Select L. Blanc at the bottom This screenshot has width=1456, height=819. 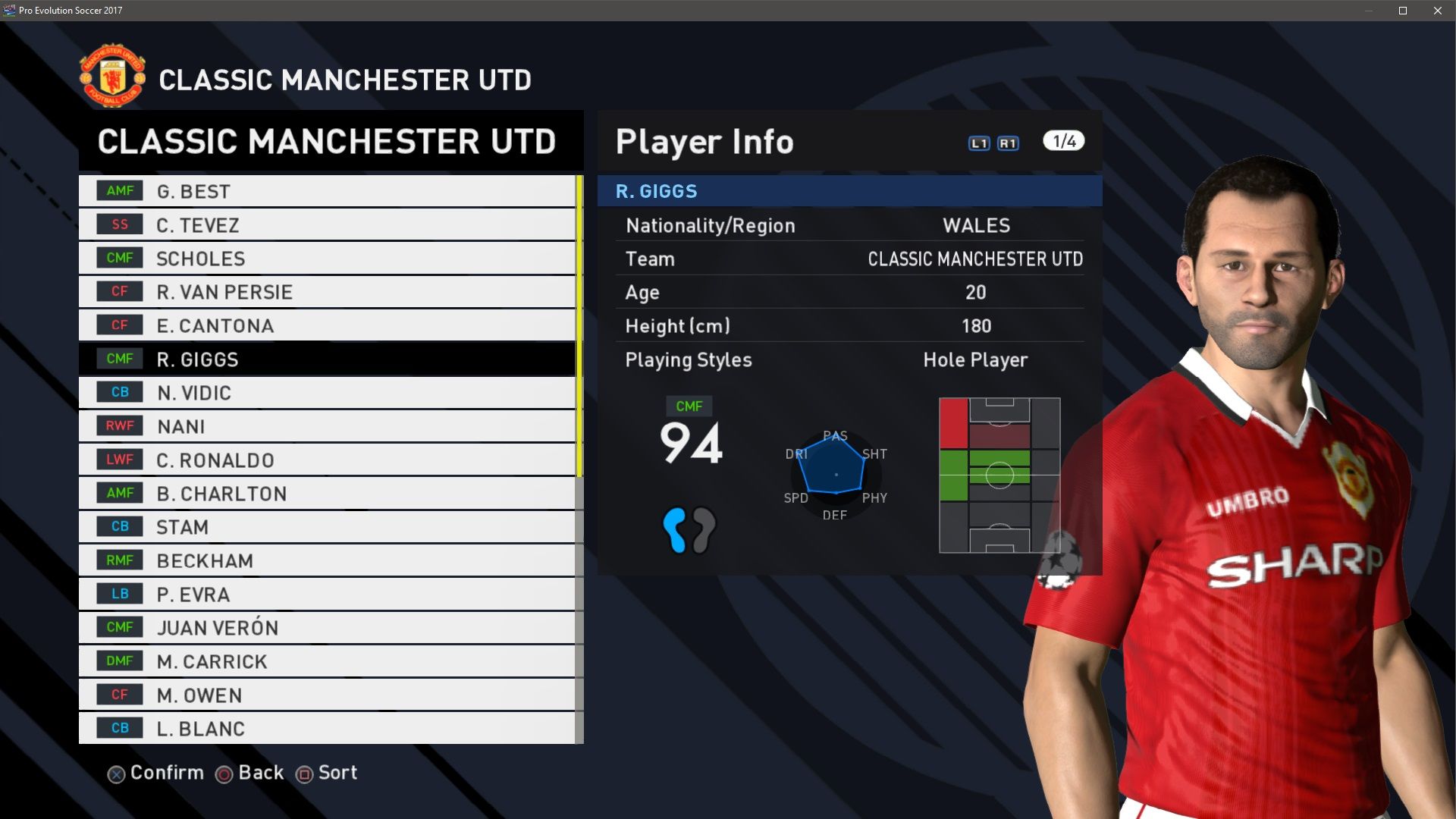point(326,729)
